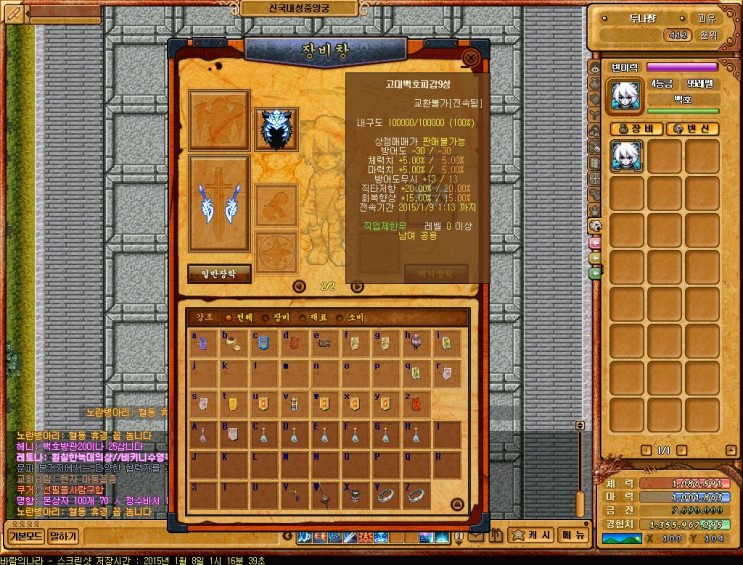Select the item in inventory slot b

click(233, 344)
